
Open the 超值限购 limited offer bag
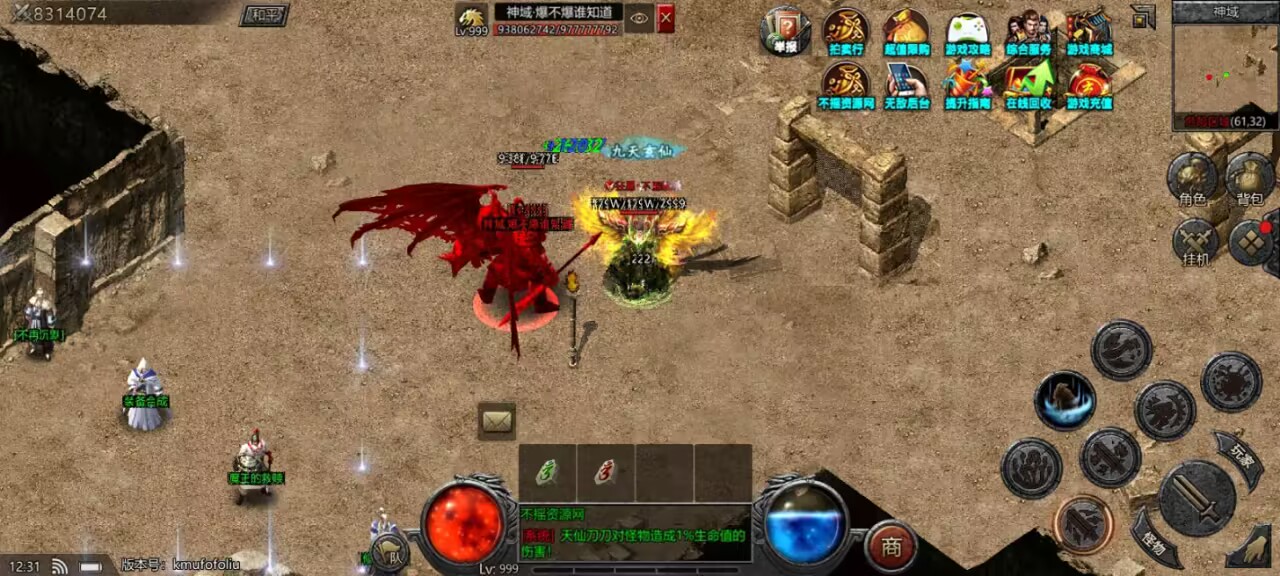pos(906,30)
